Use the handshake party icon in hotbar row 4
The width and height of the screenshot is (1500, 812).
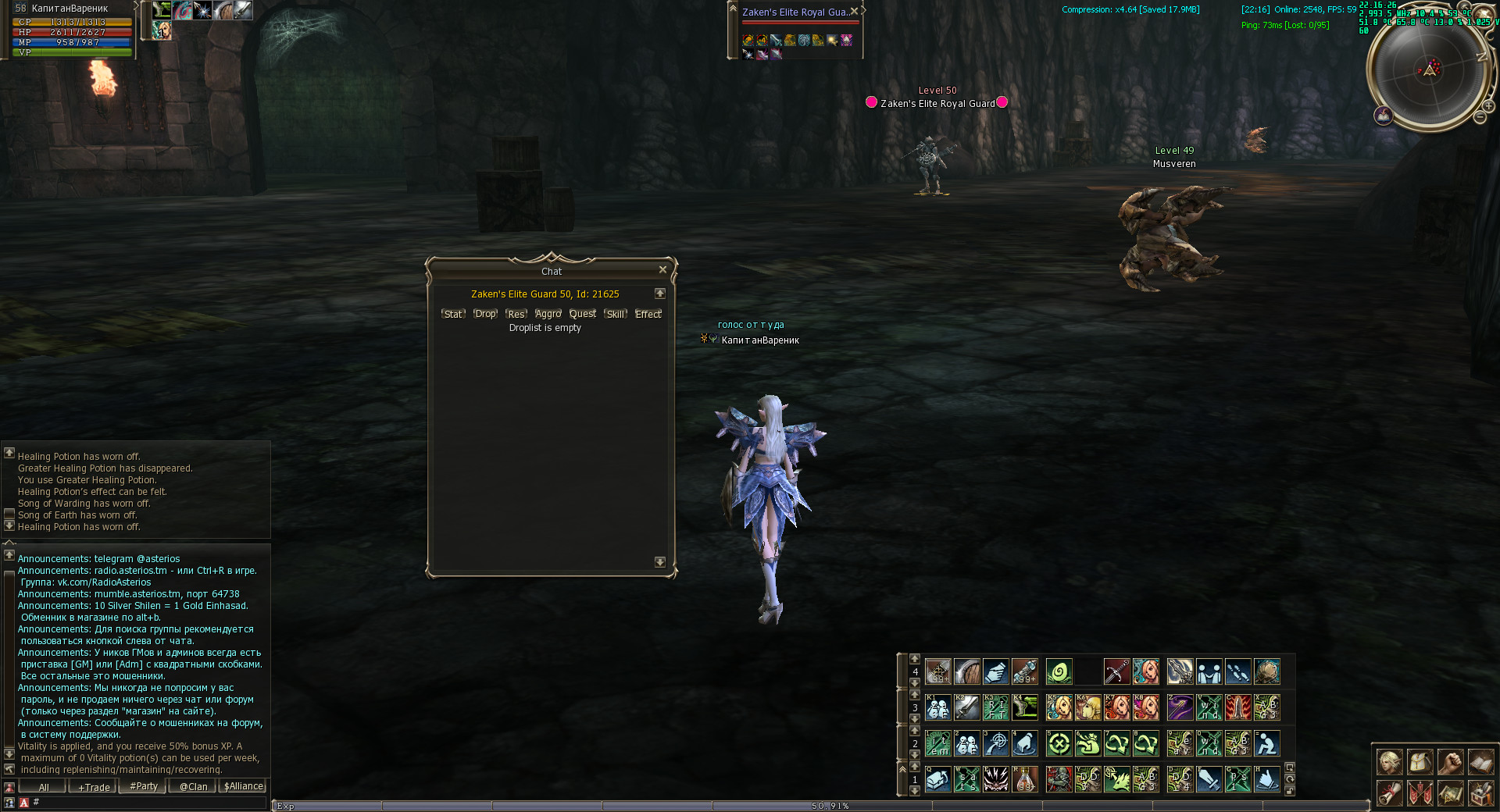(1209, 671)
